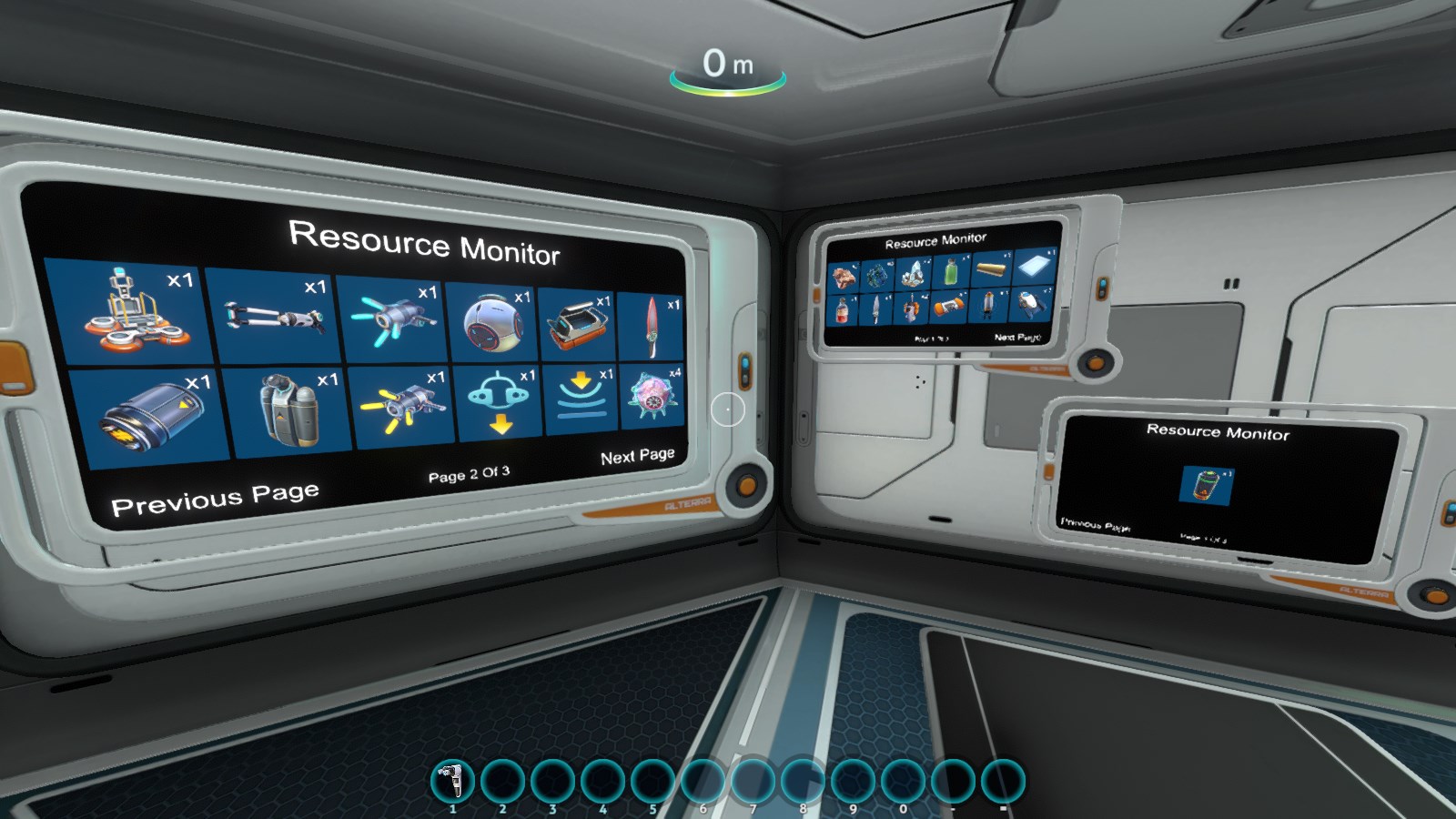Open Previous Page on the single-item monitor
Viewport: 1456px width, 819px height.
pyautogui.click(x=1095, y=524)
